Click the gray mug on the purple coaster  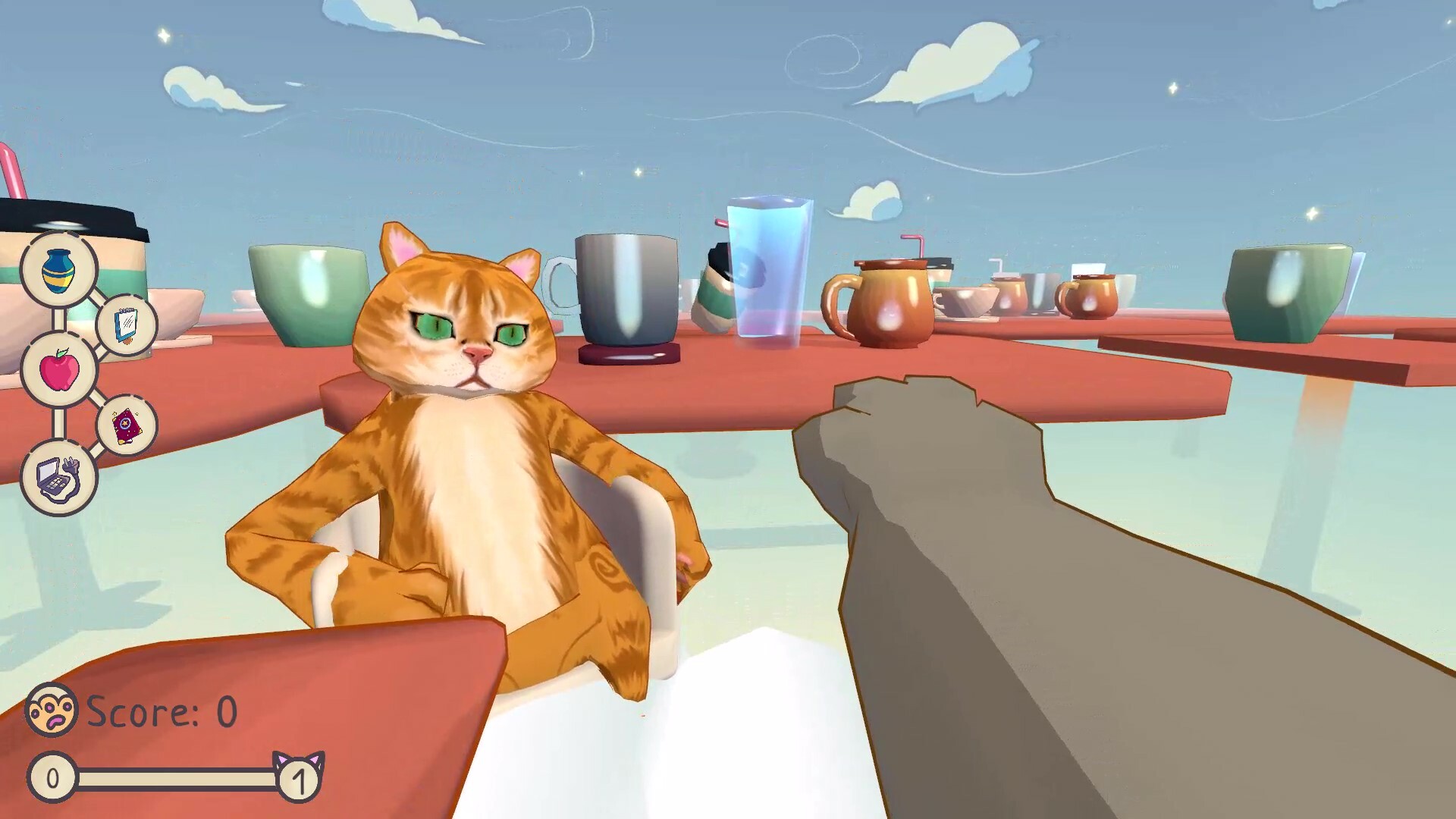(626, 288)
